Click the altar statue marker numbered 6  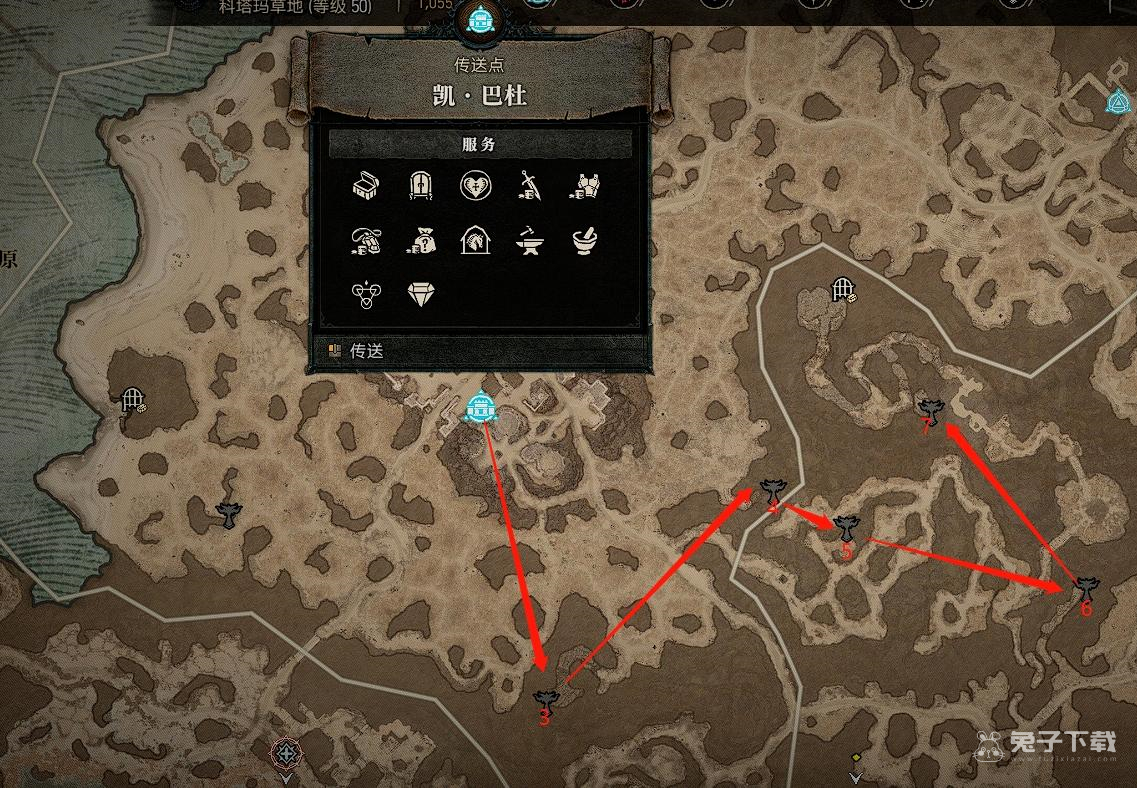coord(1085,587)
